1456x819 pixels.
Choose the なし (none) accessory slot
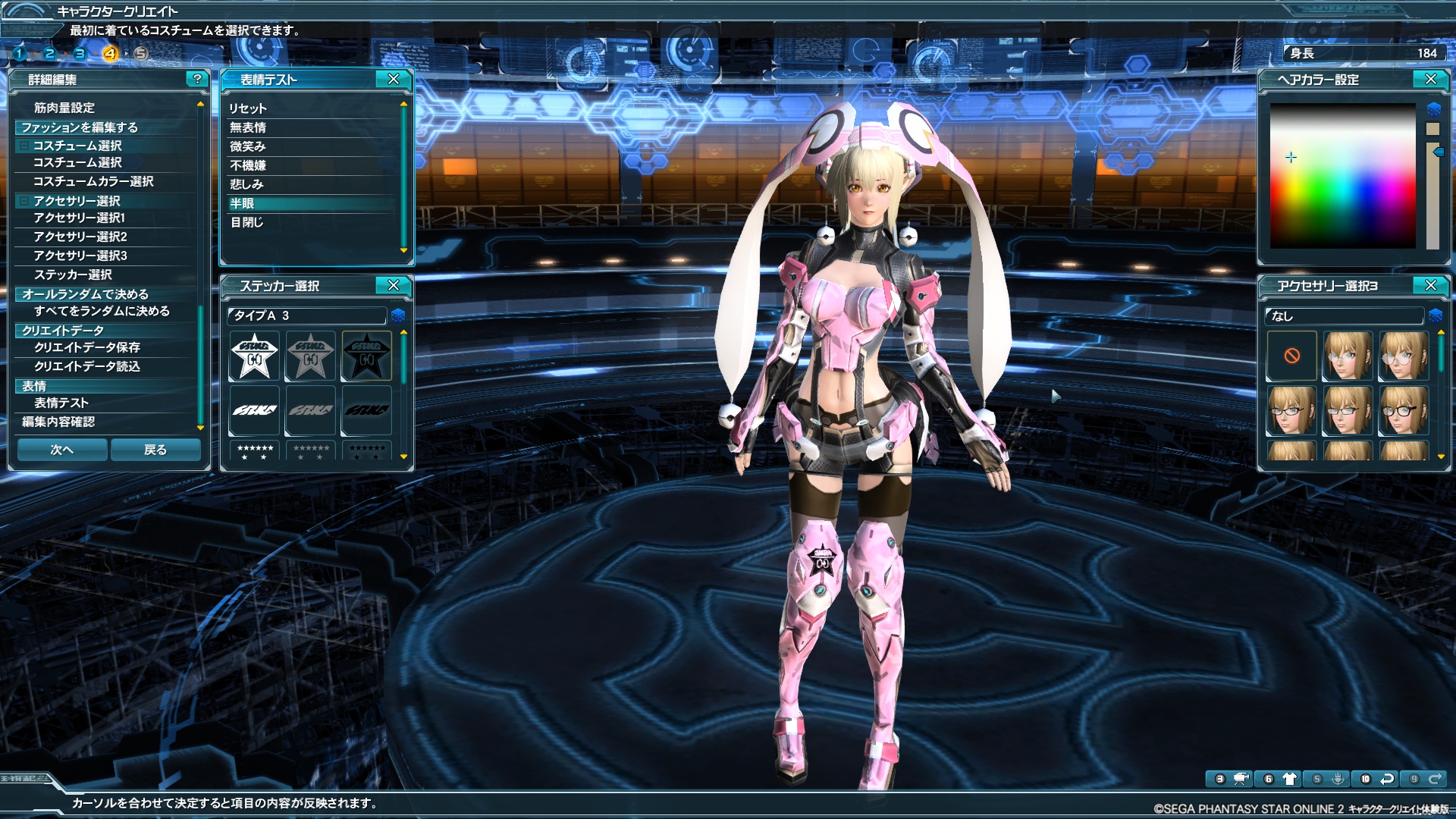point(1292,356)
